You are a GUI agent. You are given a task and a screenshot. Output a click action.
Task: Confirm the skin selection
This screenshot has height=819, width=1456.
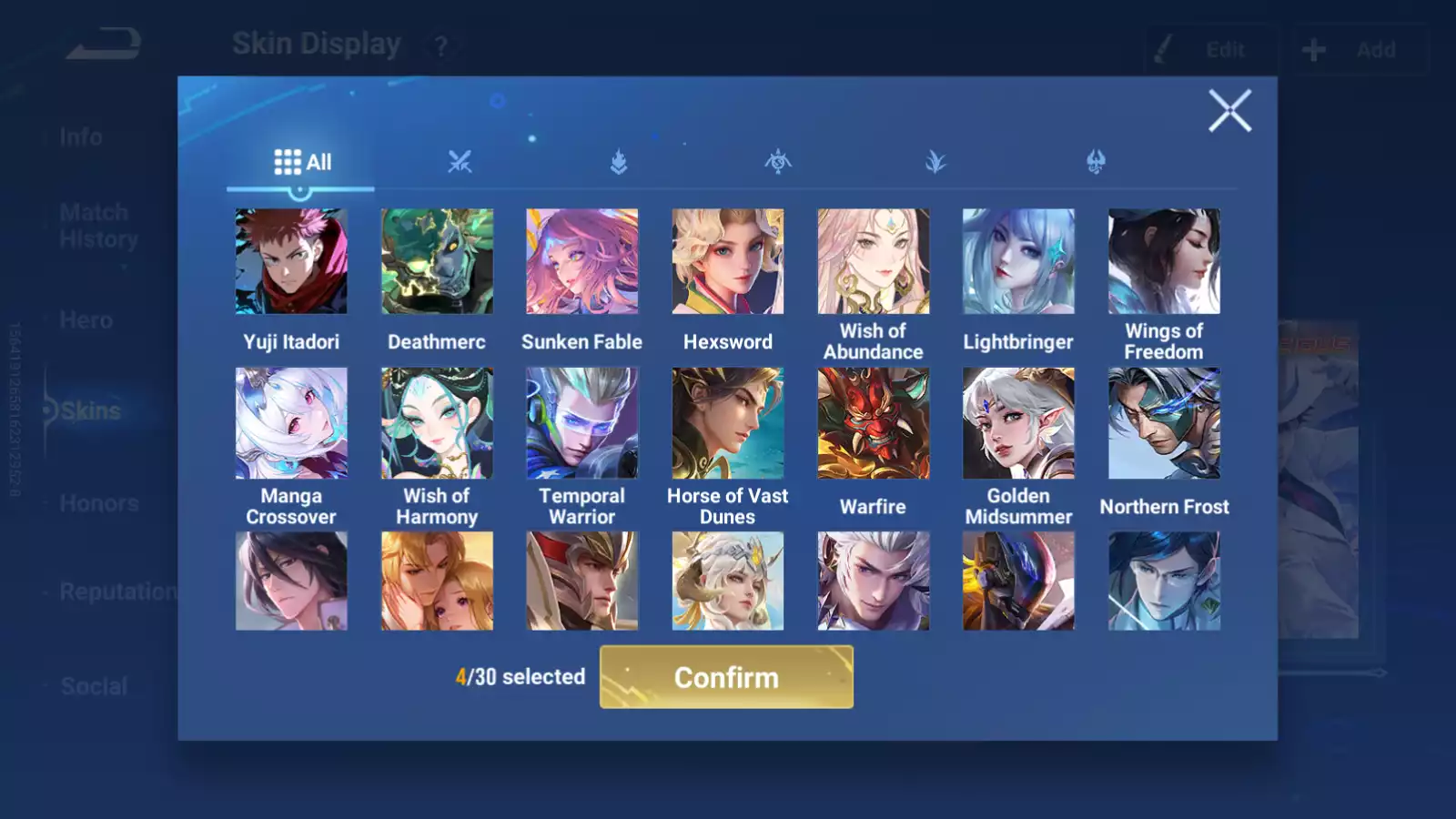[x=726, y=677]
